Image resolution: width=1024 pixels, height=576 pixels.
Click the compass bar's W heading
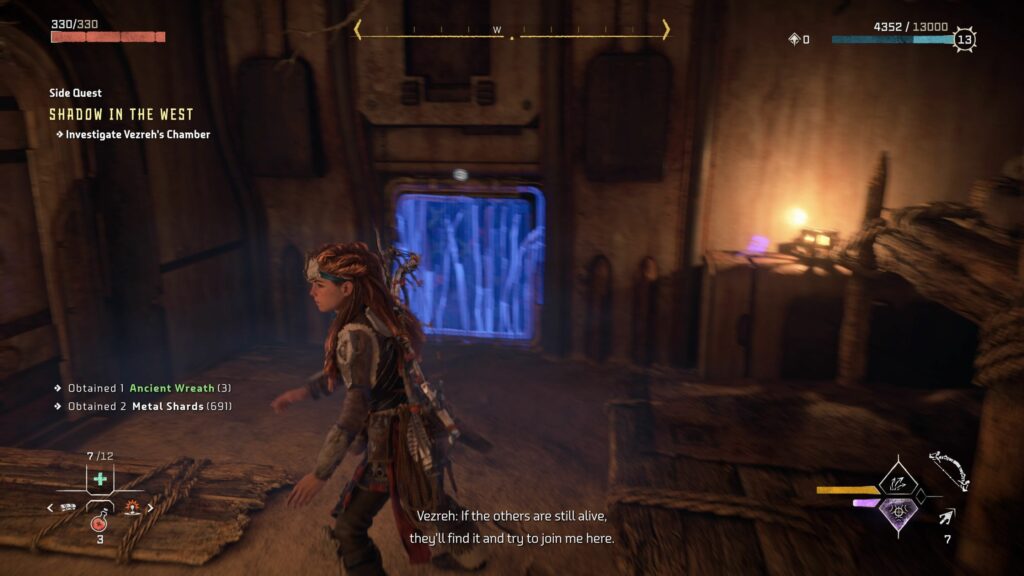pos(497,30)
